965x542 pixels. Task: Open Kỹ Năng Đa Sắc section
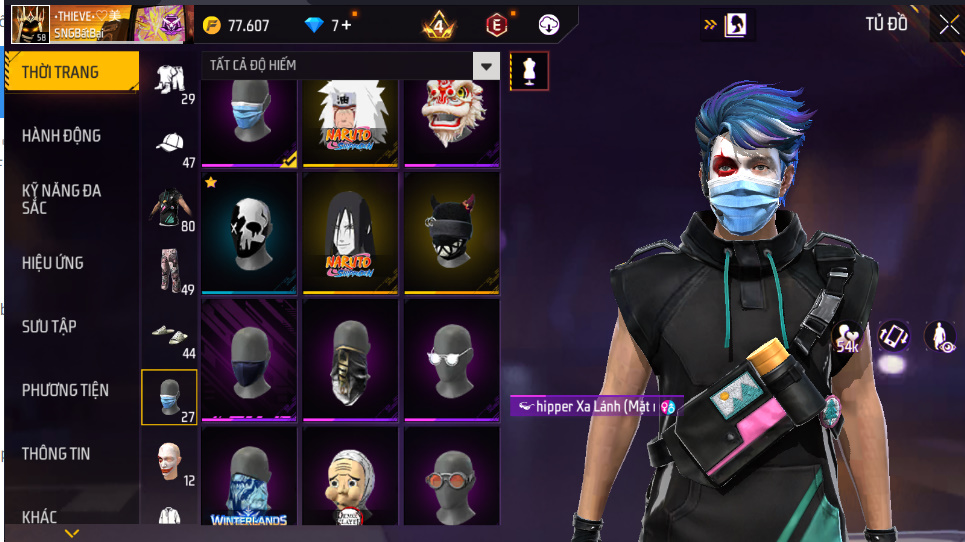62,198
